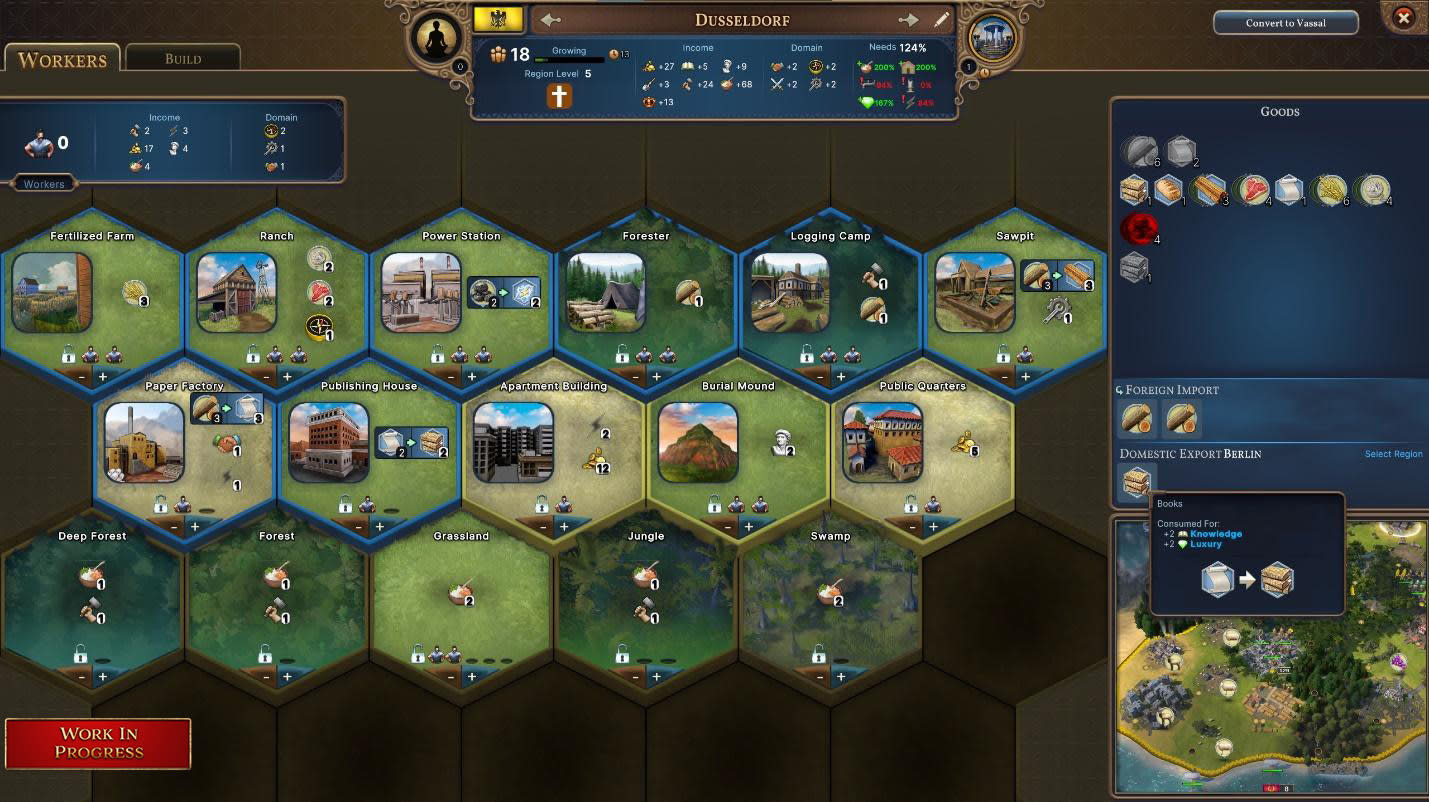Click the Books domestic export slot
The height and width of the screenshot is (802, 1429).
[1136, 482]
